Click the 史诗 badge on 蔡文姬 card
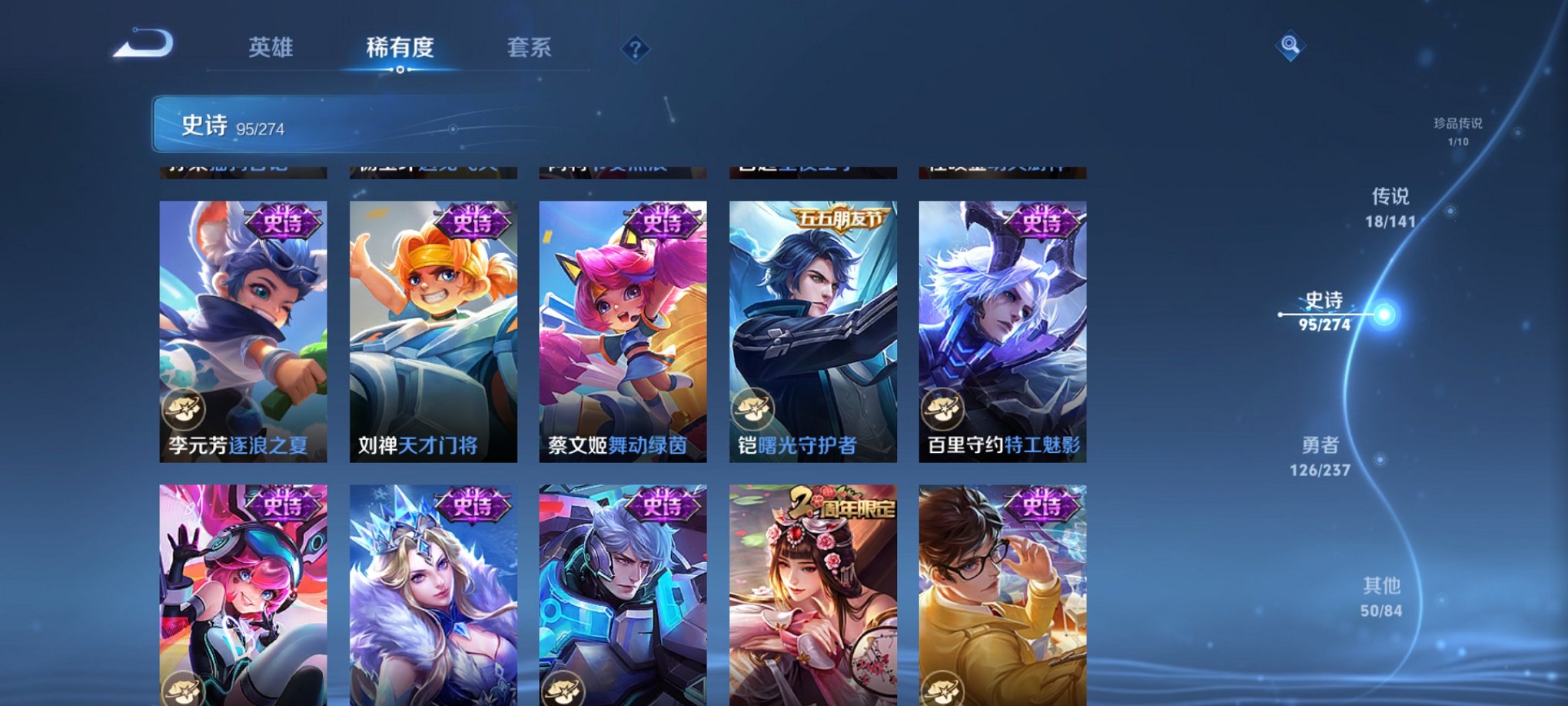Image resolution: width=1568 pixels, height=706 pixels. tap(663, 223)
